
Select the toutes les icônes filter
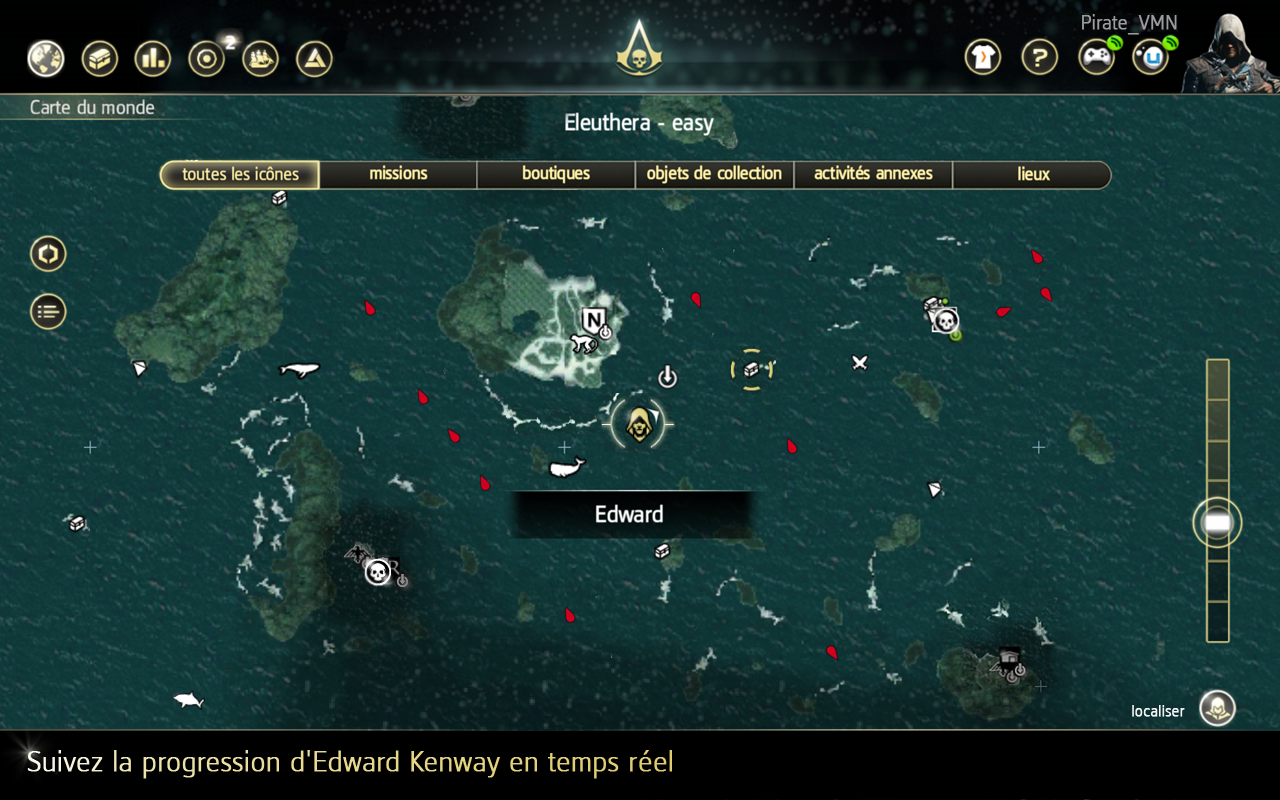(239, 174)
